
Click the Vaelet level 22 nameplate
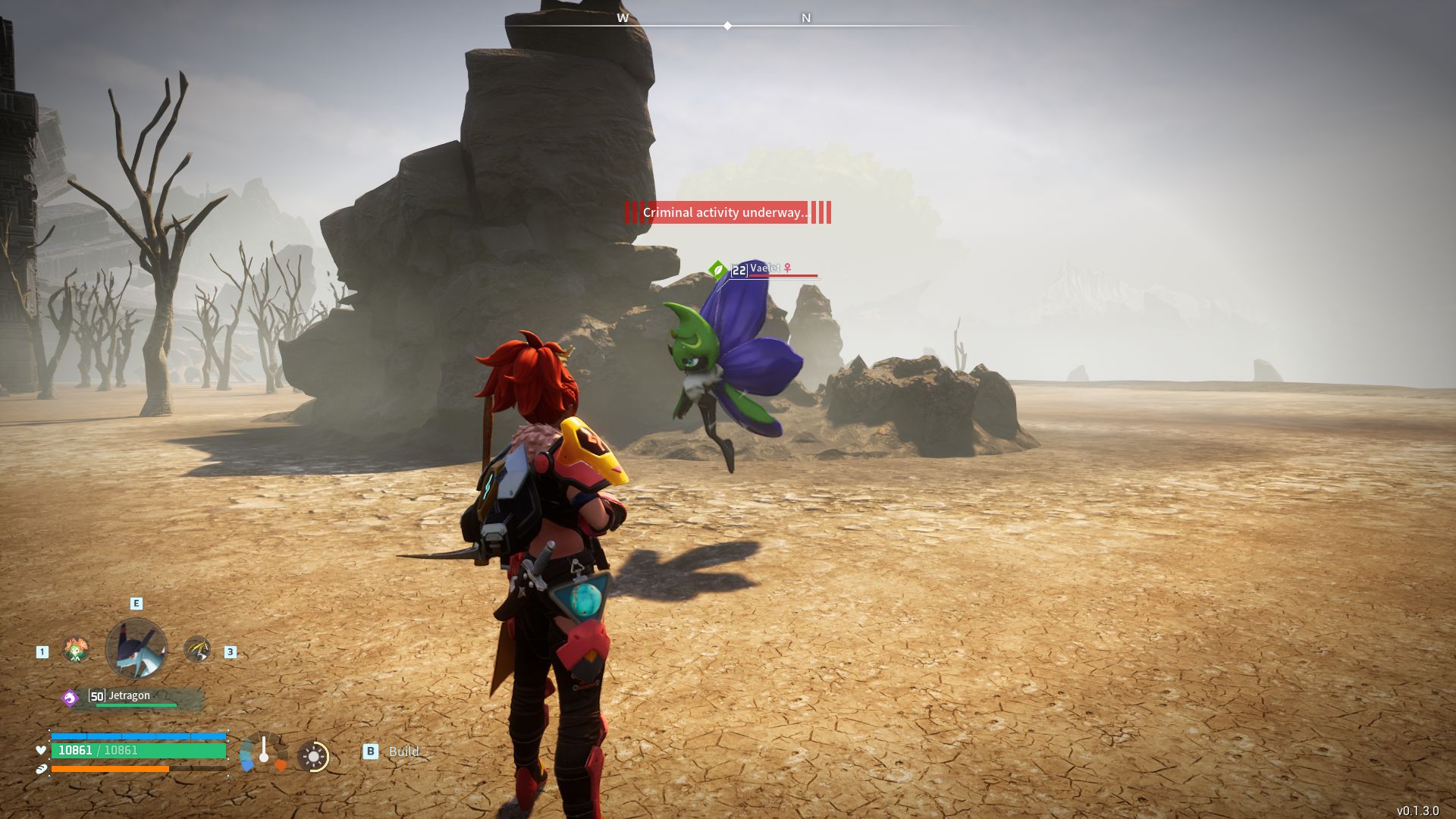click(x=766, y=269)
